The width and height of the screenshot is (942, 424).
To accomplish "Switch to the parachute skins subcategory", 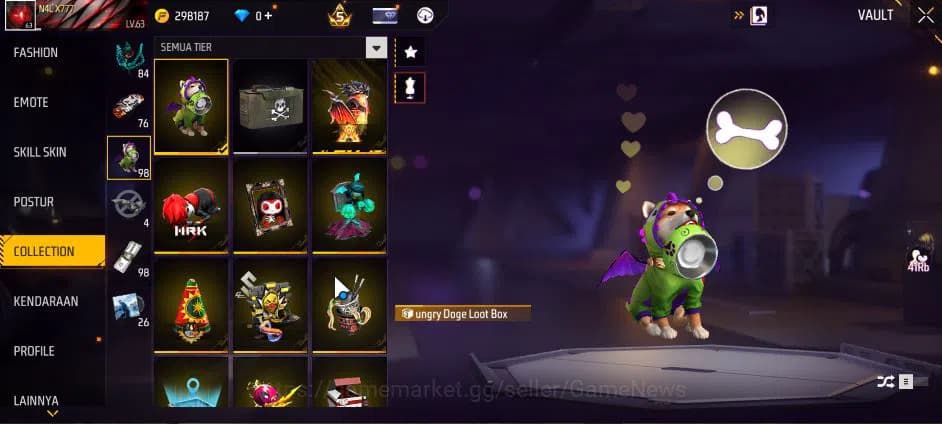I will tap(130, 59).
